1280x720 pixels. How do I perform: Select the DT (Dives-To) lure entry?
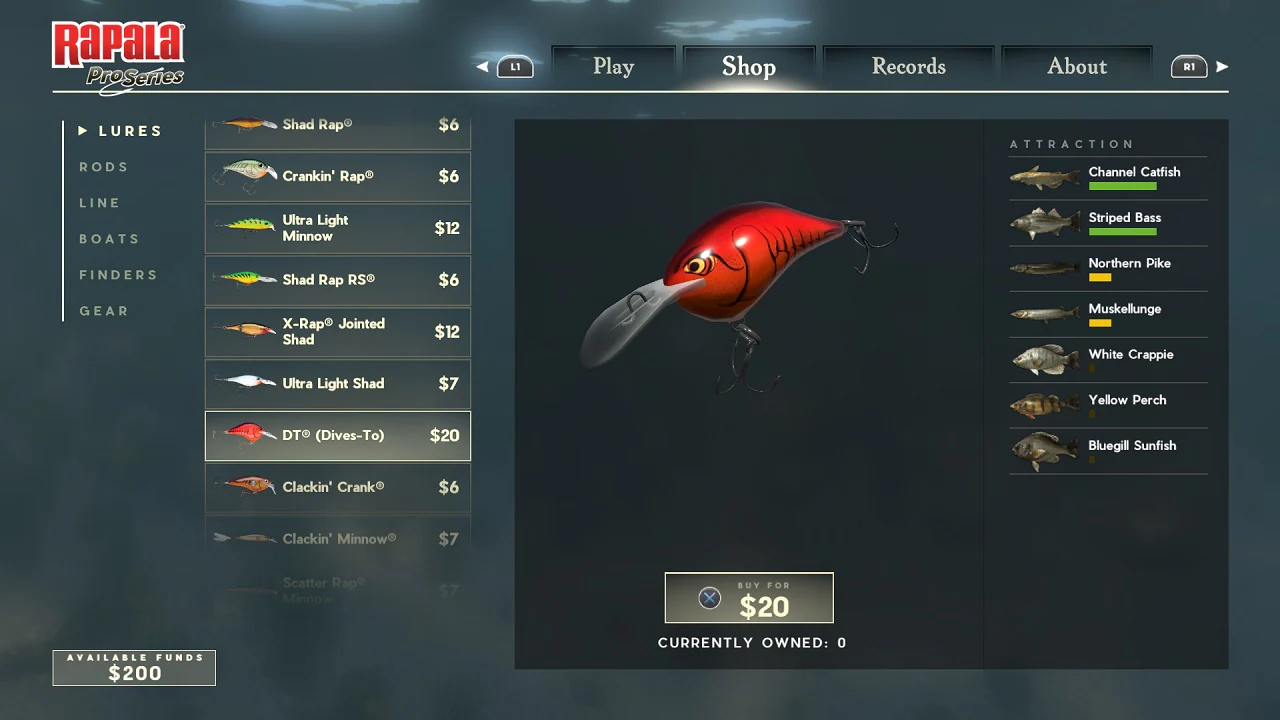(337, 435)
